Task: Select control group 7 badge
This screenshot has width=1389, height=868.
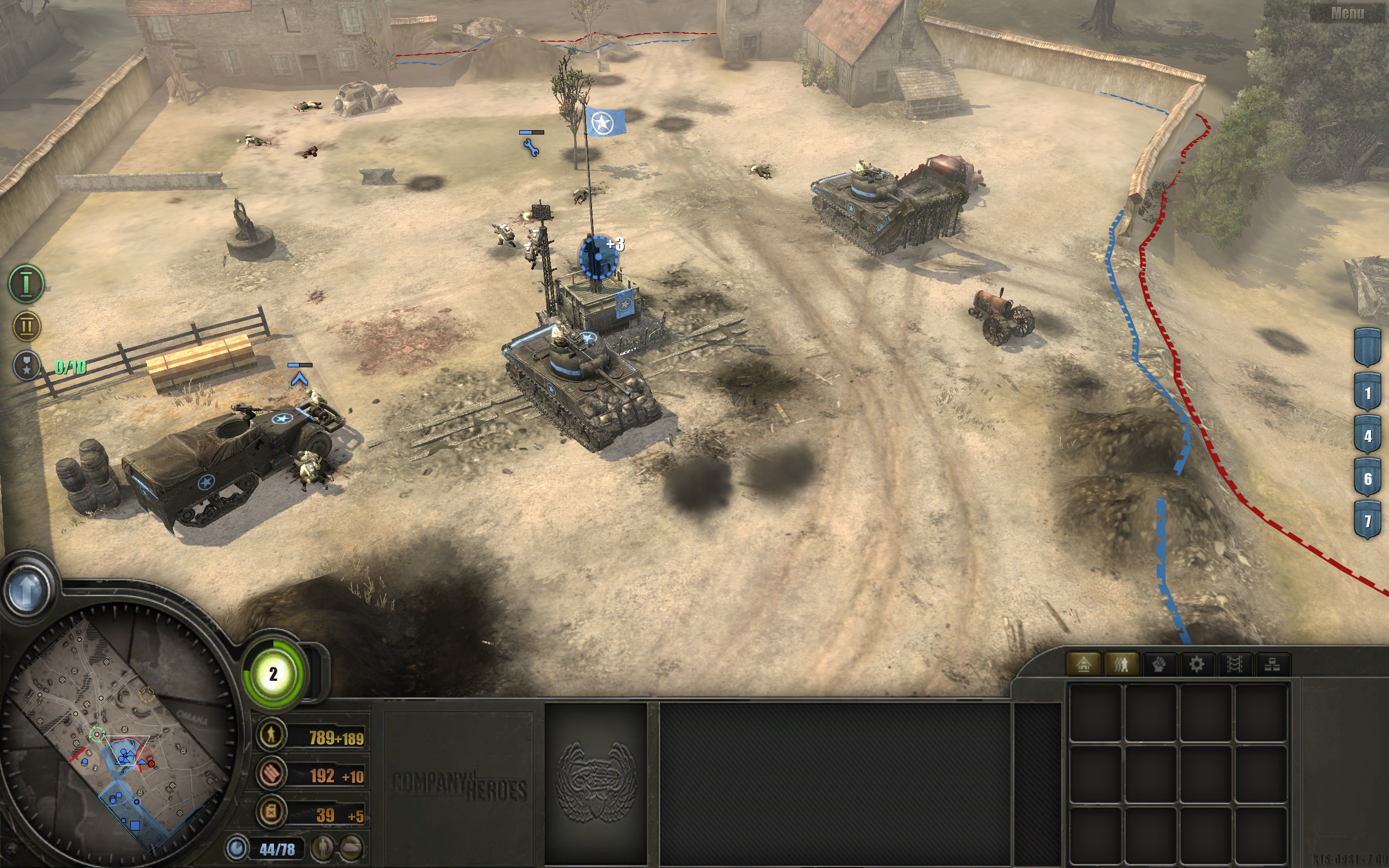Action: click(1367, 521)
